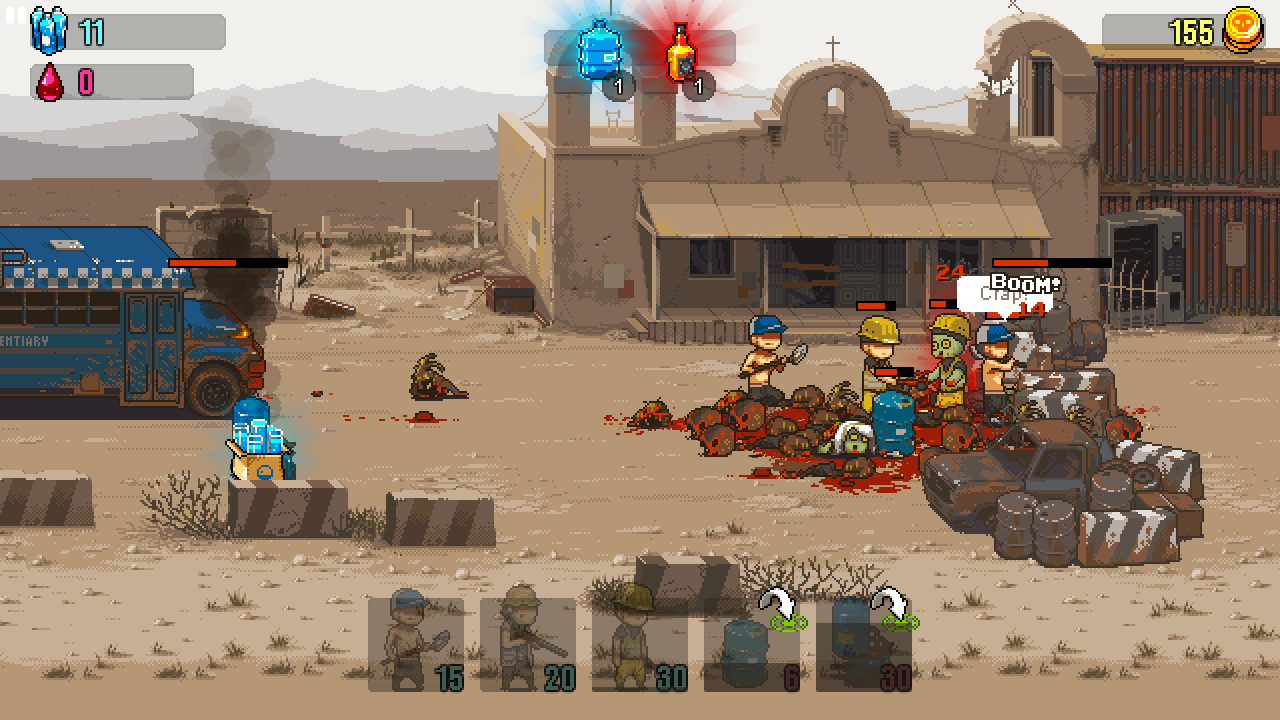
Task: Use the Molotov bottle booster
Action: (x=682, y=52)
